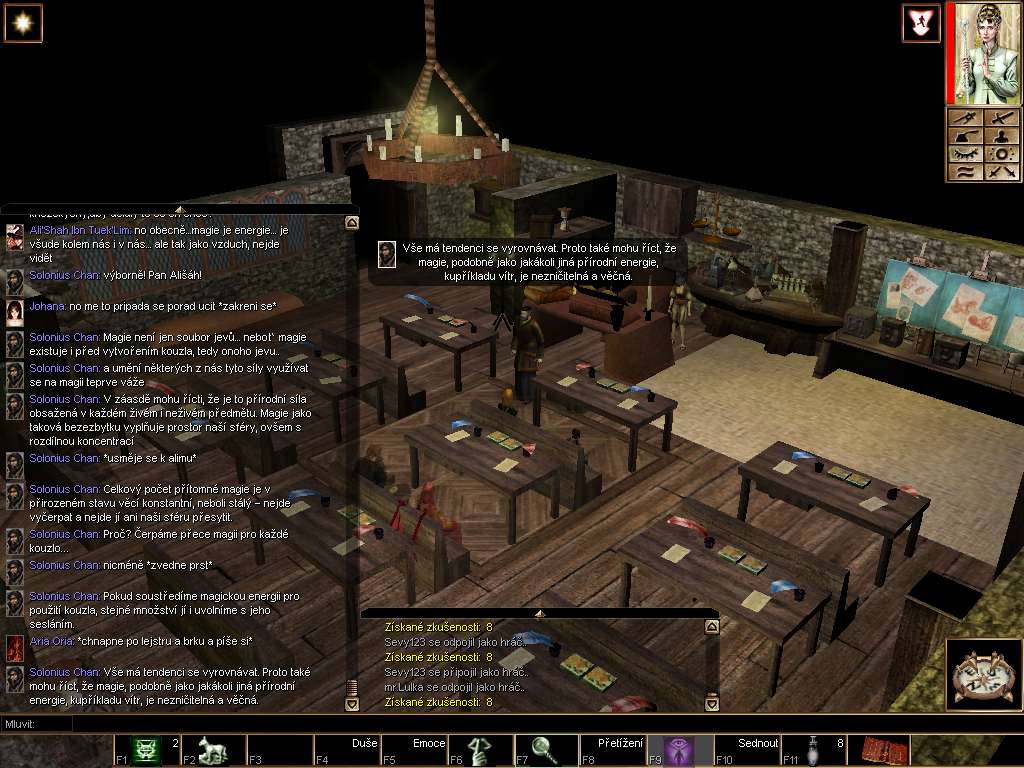This screenshot has height=768, width=1024.
Task: Toggle the running figure mode icon
Action: point(921,23)
